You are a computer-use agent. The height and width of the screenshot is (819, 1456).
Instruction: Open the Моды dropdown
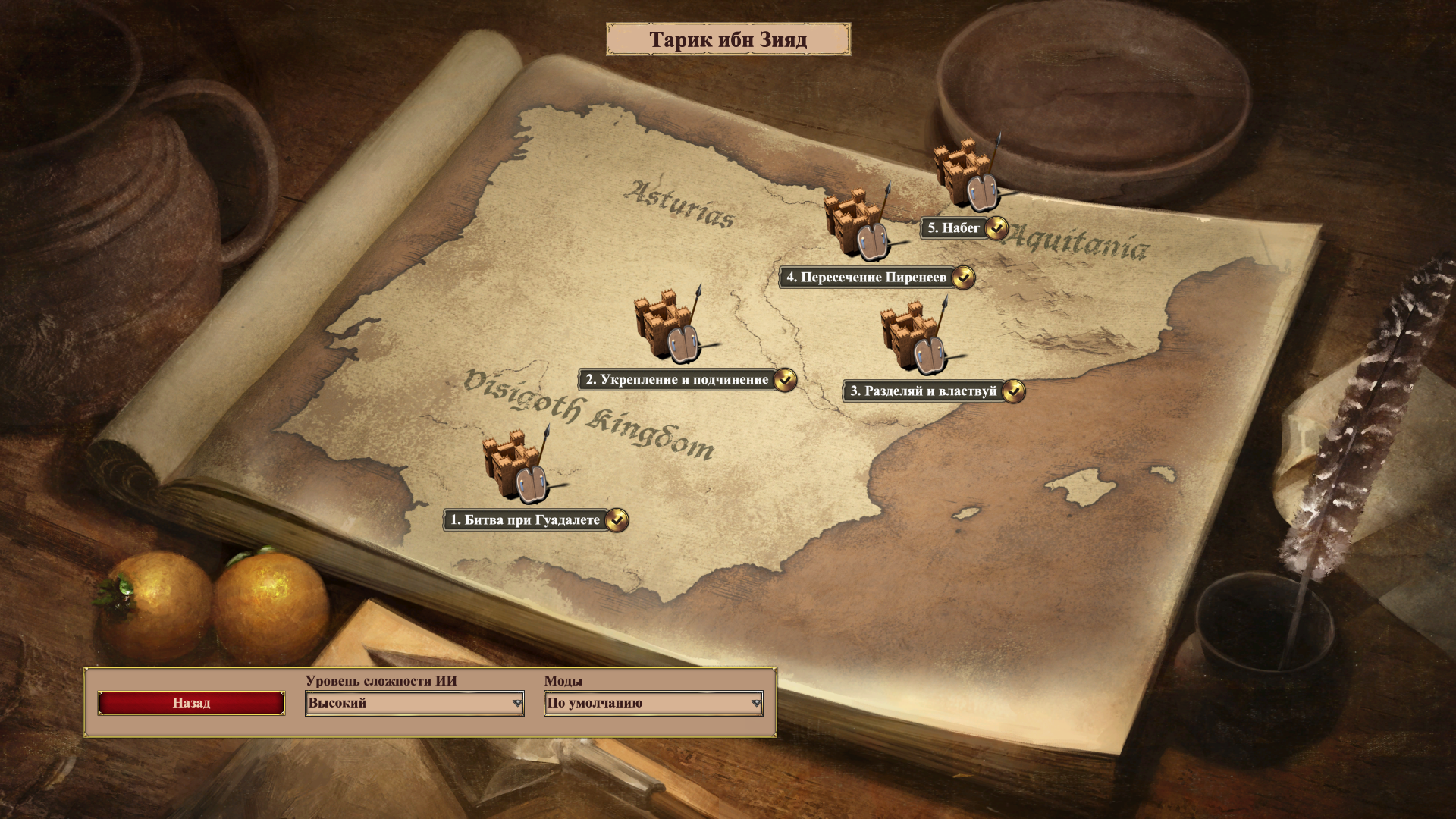point(653,703)
